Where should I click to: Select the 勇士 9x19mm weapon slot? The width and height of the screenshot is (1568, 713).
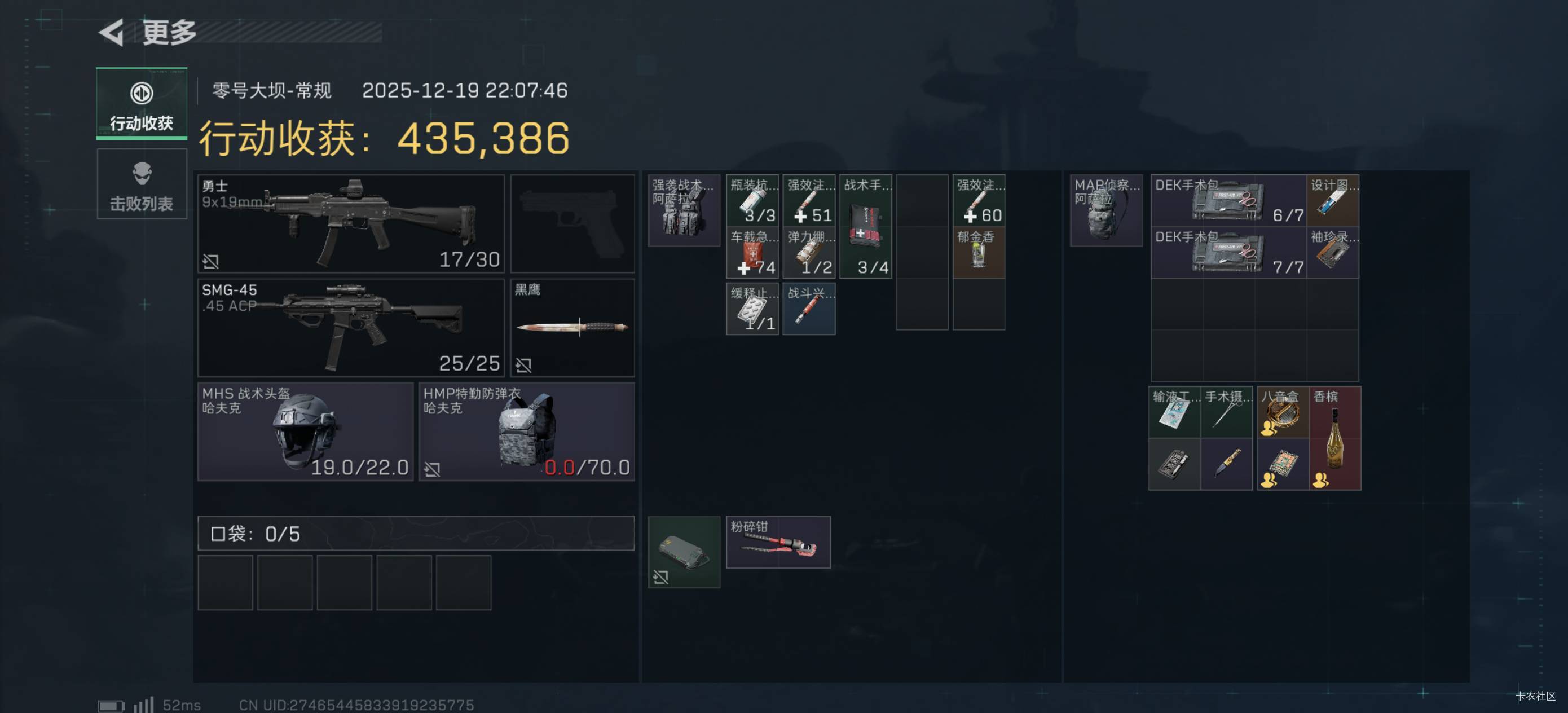point(351,223)
